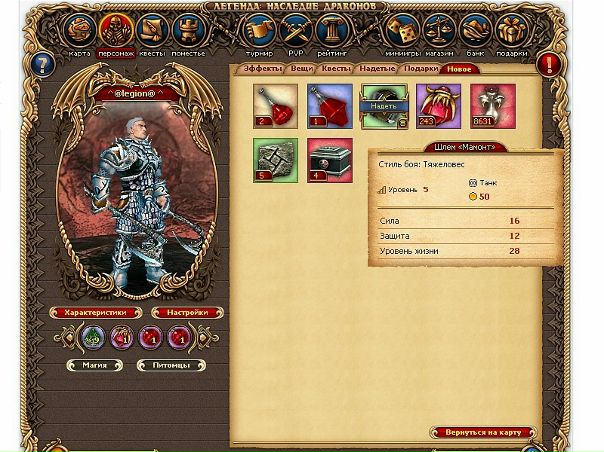
Task: Open the Банк (bank) menu
Action: pyautogui.click(x=475, y=31)
